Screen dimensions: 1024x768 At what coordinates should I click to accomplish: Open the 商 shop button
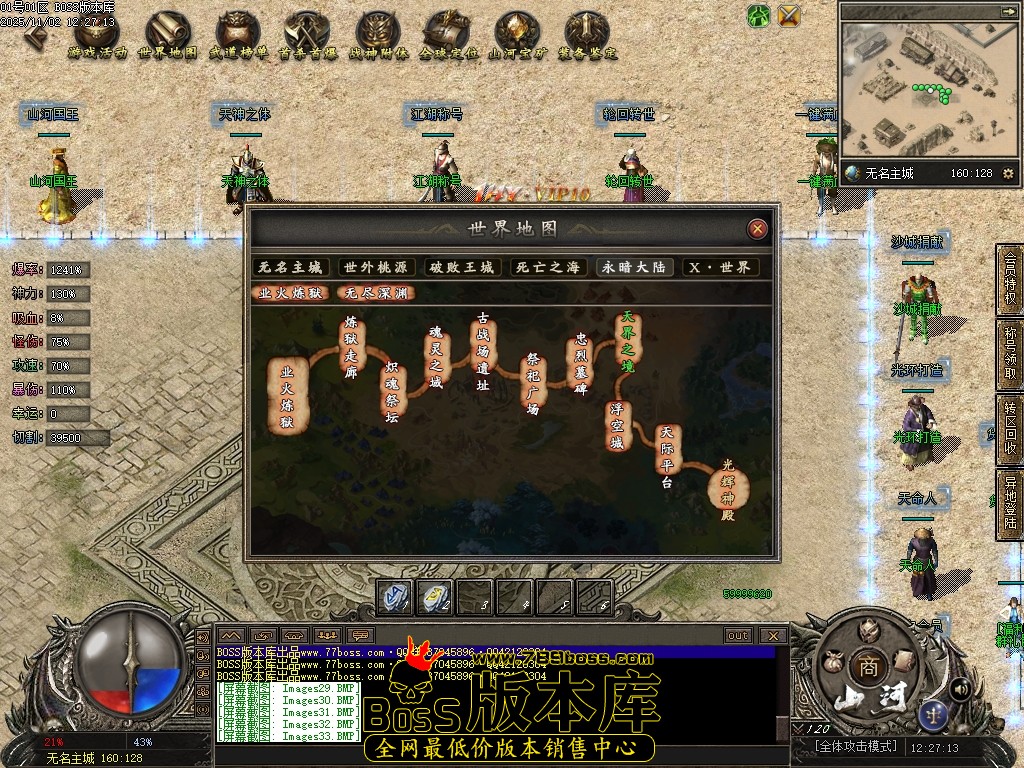click(x=865, y=667)
